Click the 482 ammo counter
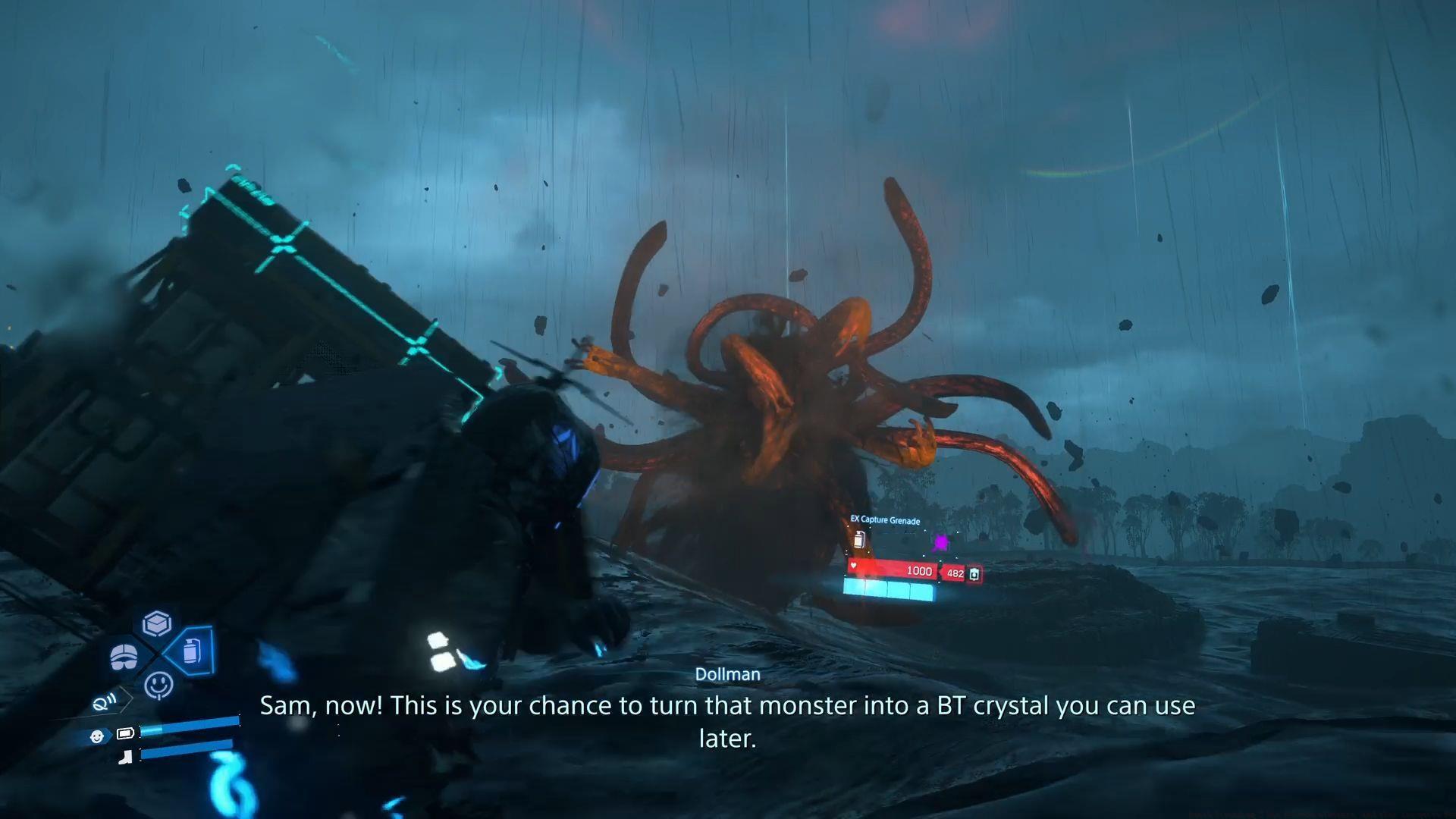Viewport: 1456px width, 819px height. [x=954, y=573]
